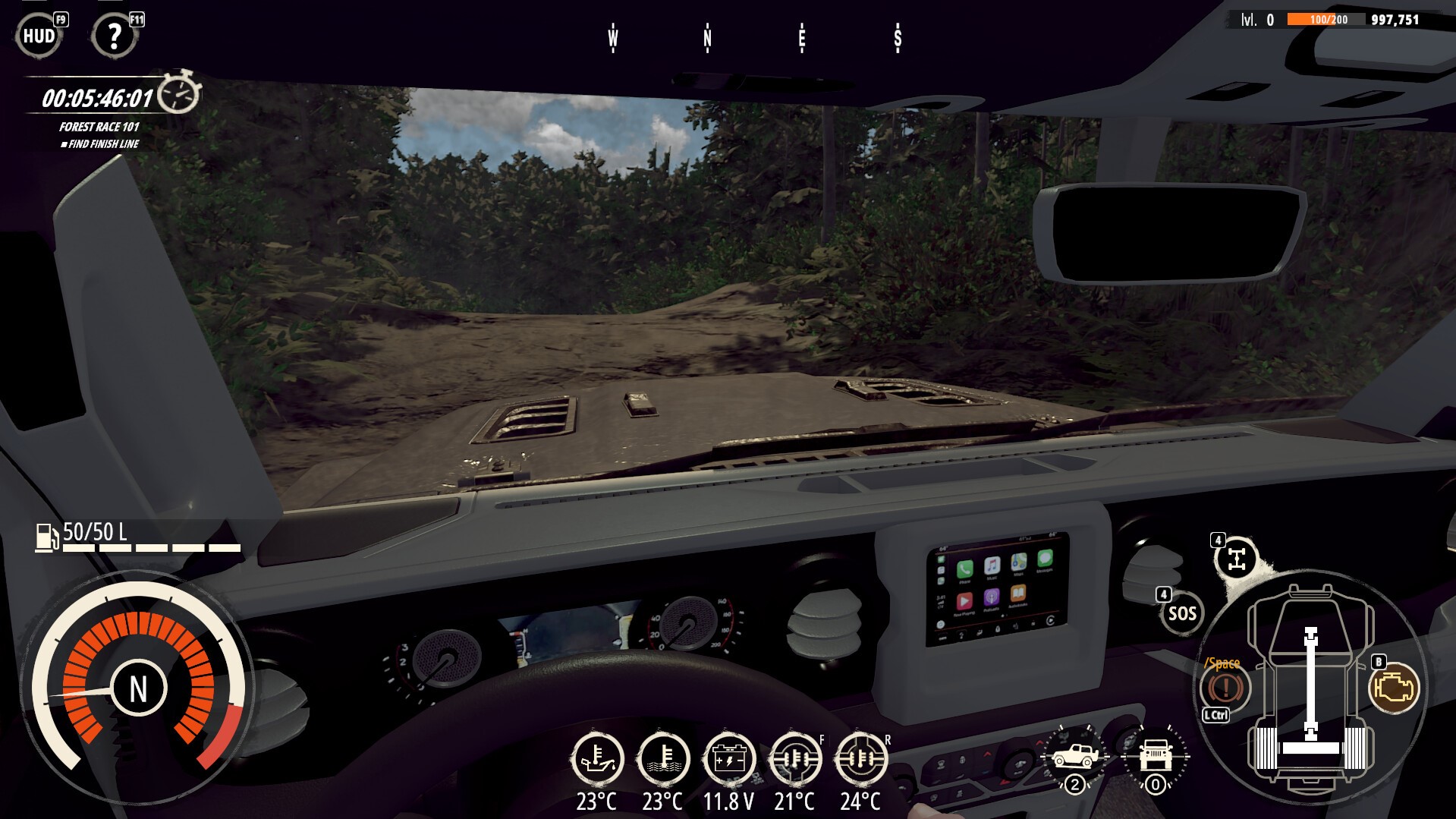Select the FIND FINISH LINE task entry
This screenshot has width=1456, height=819.
pos(100,143)
